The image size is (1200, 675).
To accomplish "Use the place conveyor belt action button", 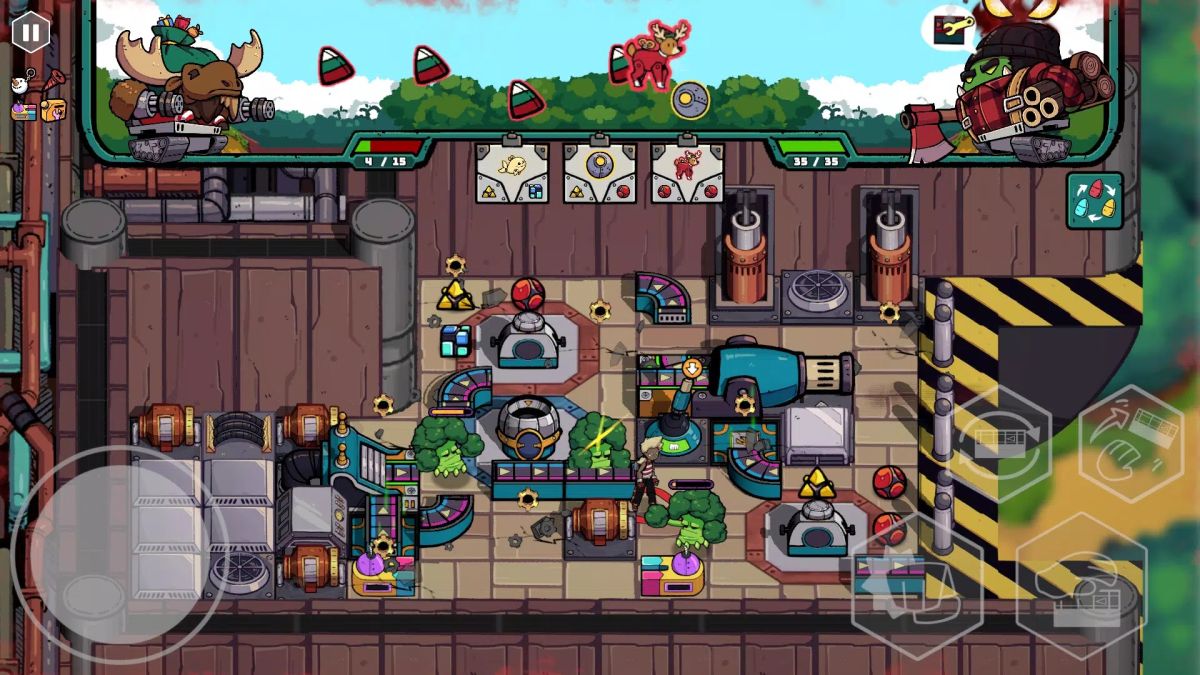I will point(1081,591).
